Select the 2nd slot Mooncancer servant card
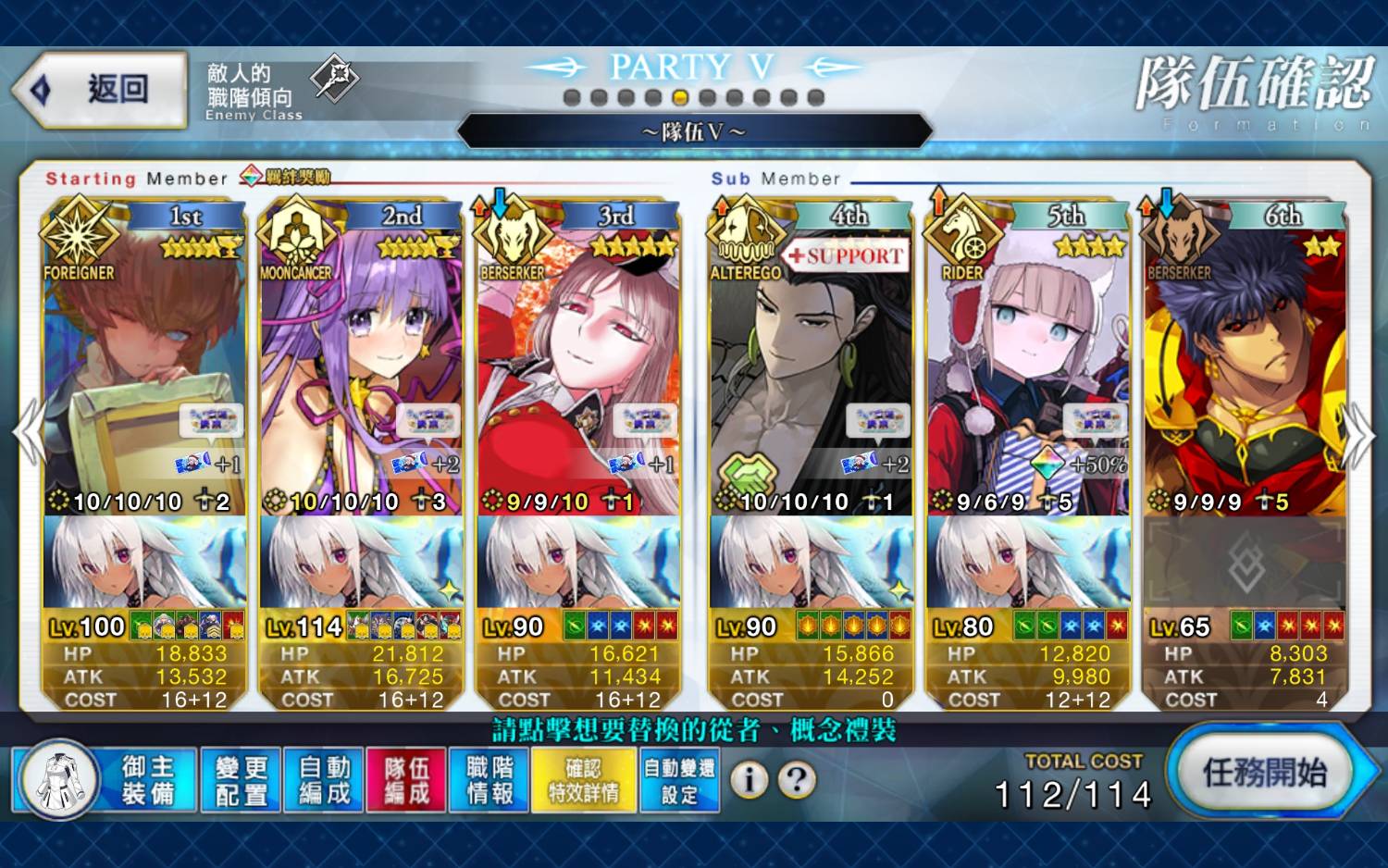This screenshot has width=1388, height=868. [x=362, y=370]
